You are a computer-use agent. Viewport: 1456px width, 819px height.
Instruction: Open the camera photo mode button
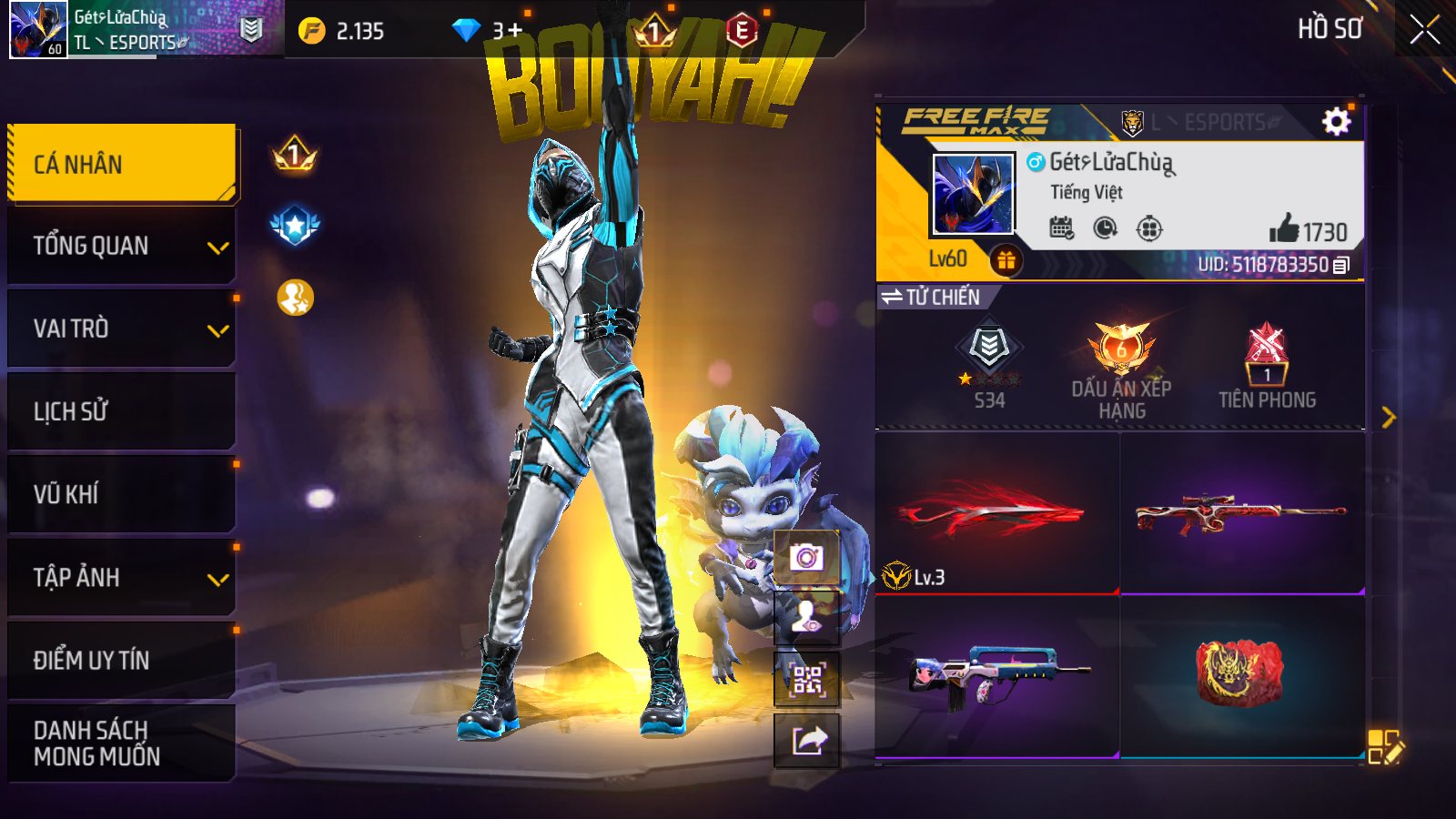(x=806, y=557)
